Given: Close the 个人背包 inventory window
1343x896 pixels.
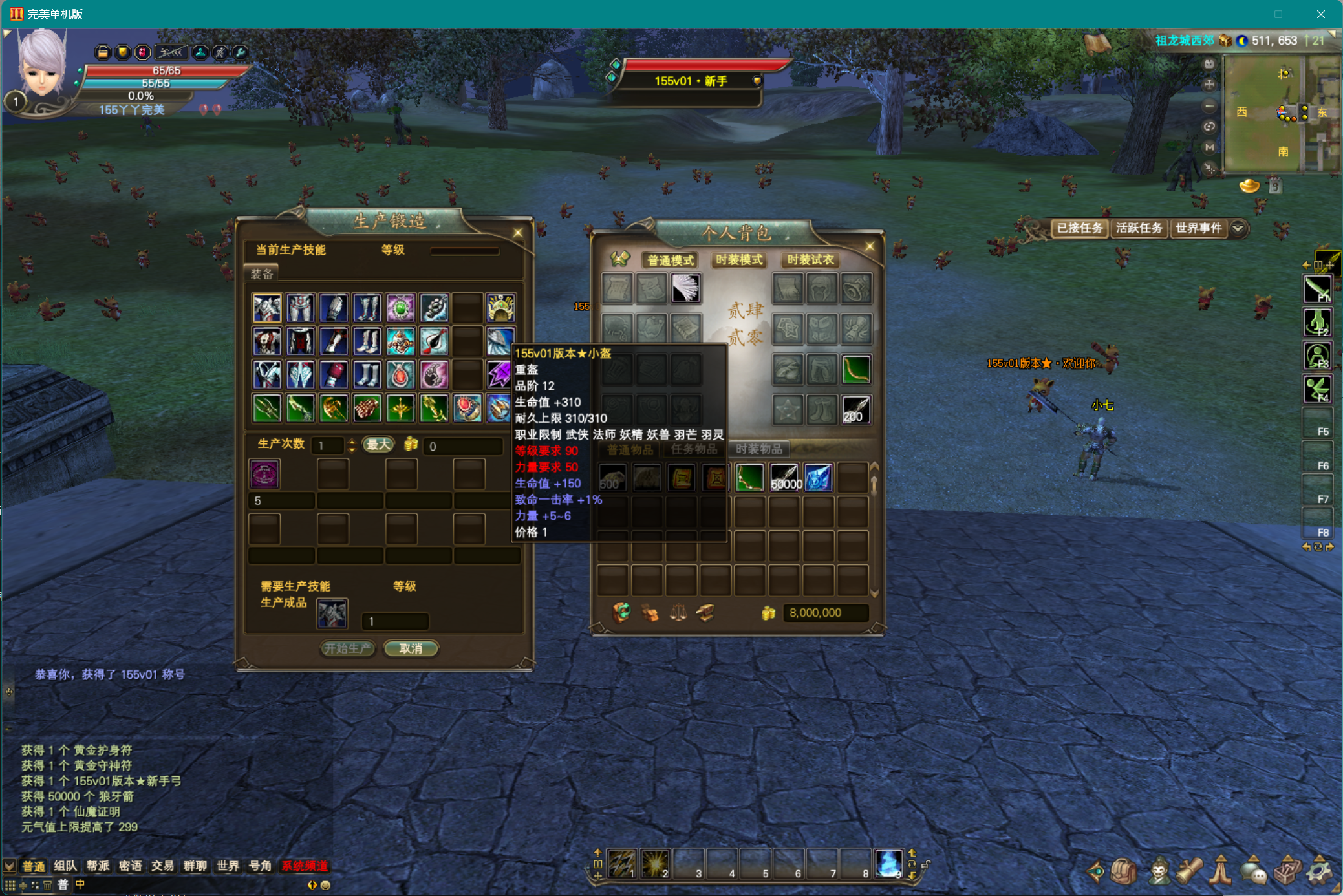Looking at the screenshot, I should (870, 246).
